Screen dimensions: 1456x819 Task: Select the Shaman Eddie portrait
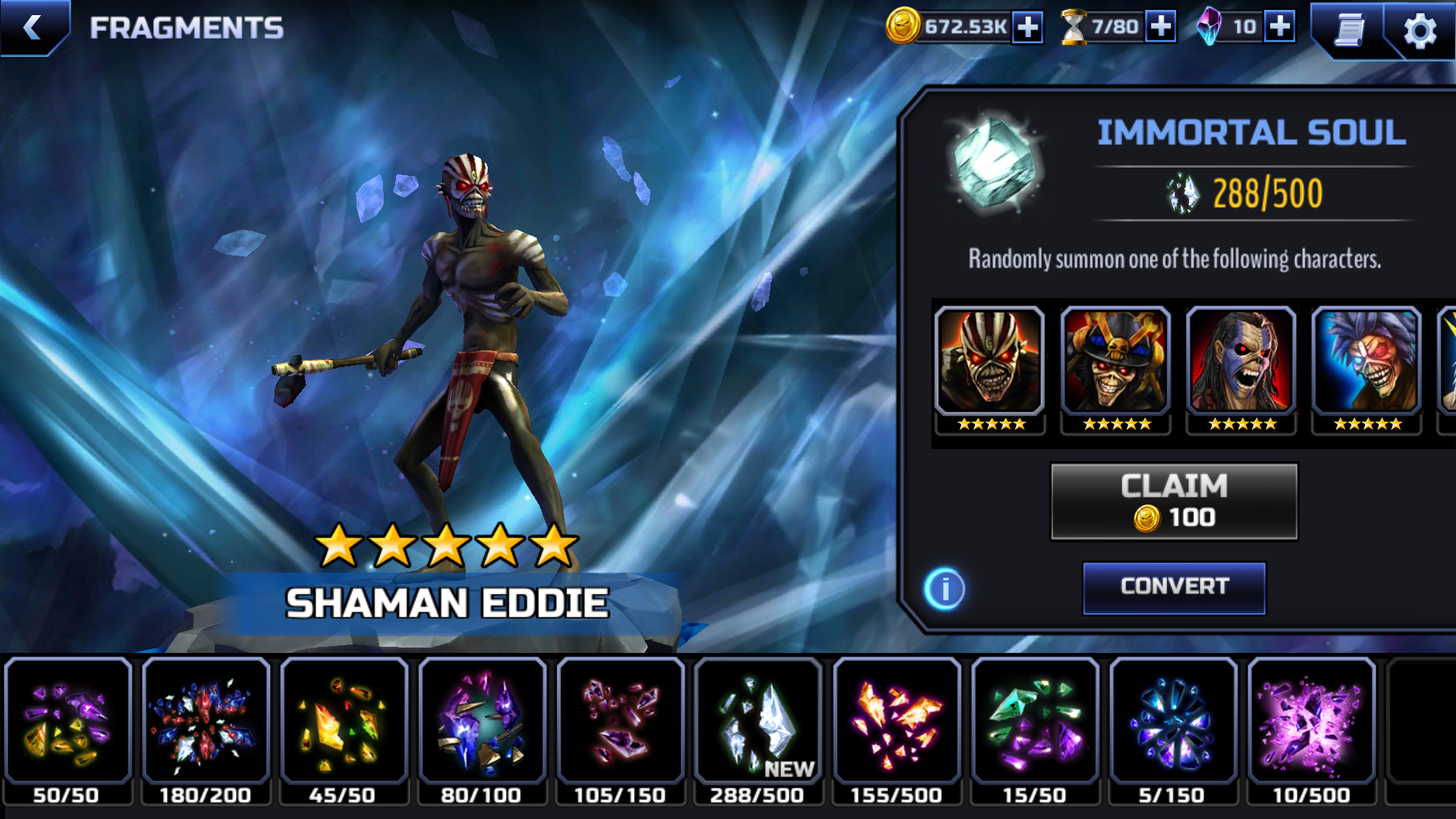tap(990, 362)
